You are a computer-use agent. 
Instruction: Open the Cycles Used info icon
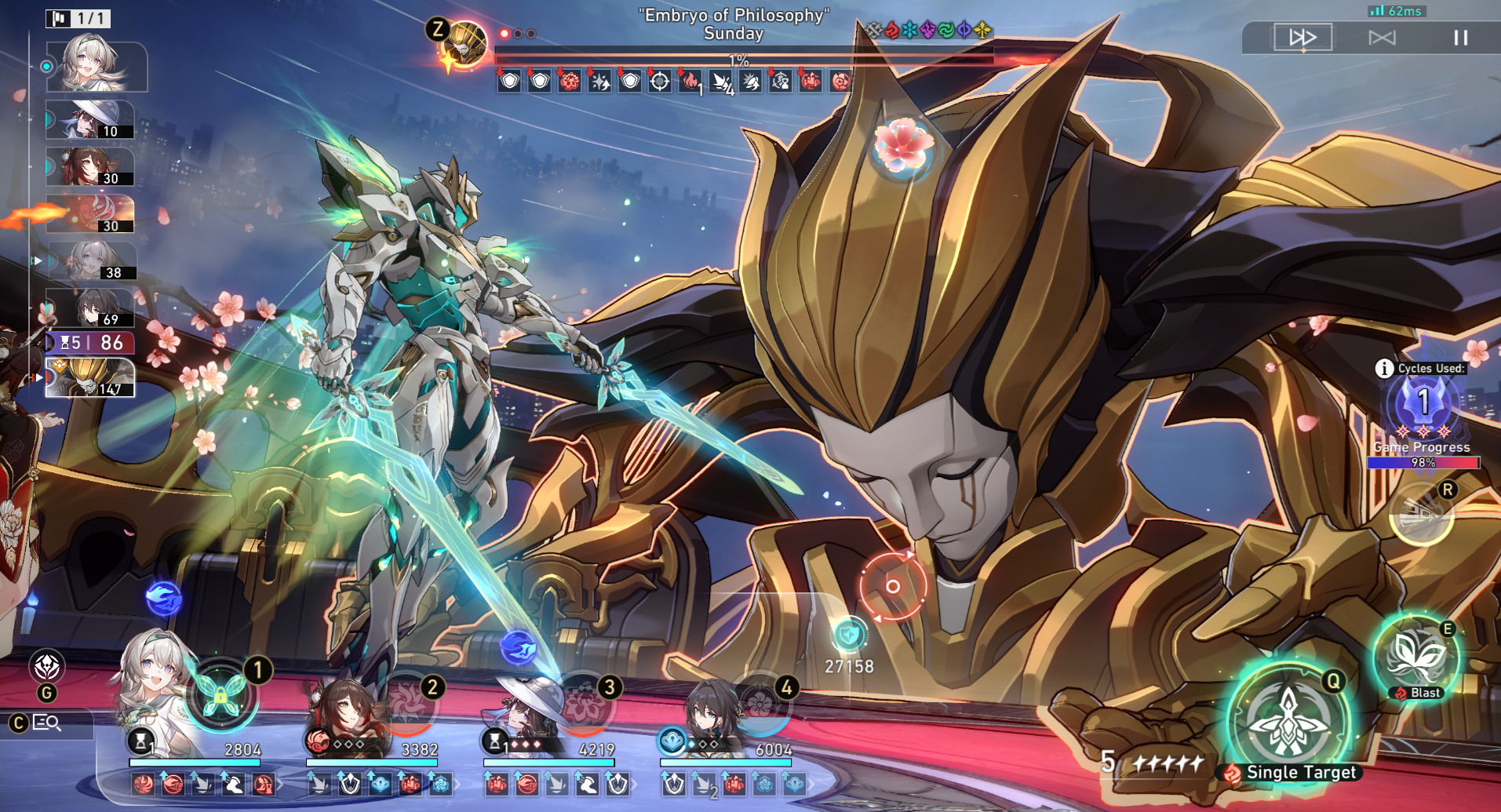tap(1384, 368)
